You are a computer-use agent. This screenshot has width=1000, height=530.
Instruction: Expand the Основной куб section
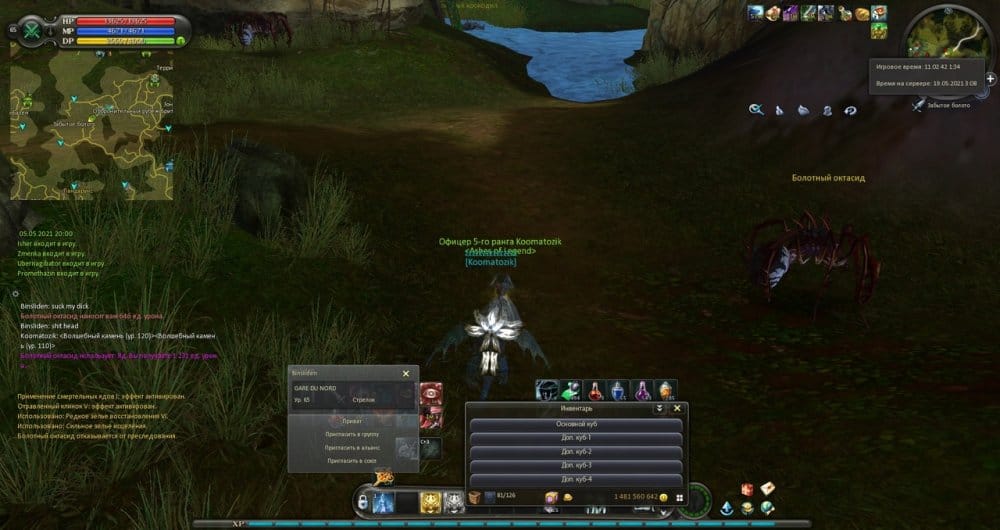(575, 424)
